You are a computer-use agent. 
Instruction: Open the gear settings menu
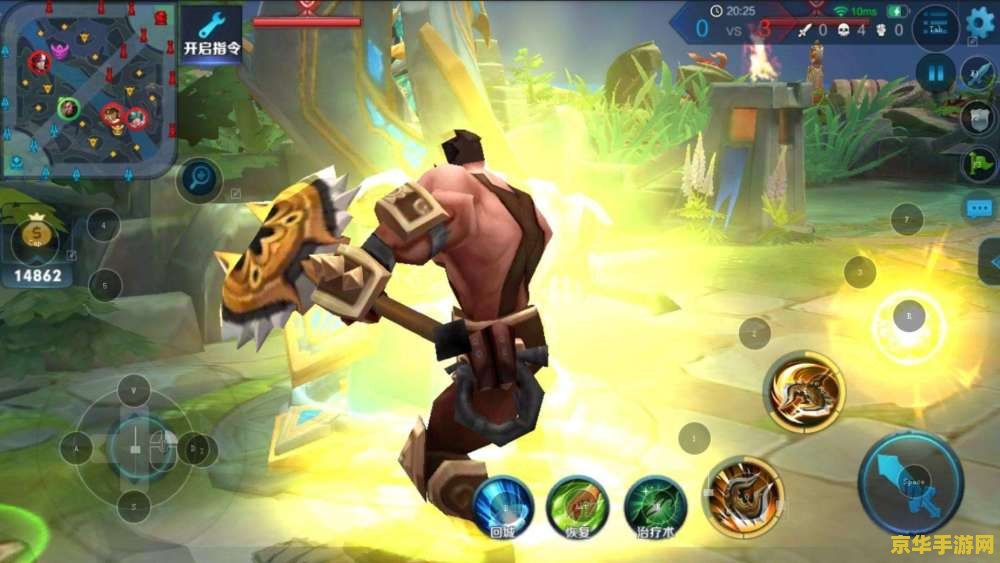(x=978, y=20)
